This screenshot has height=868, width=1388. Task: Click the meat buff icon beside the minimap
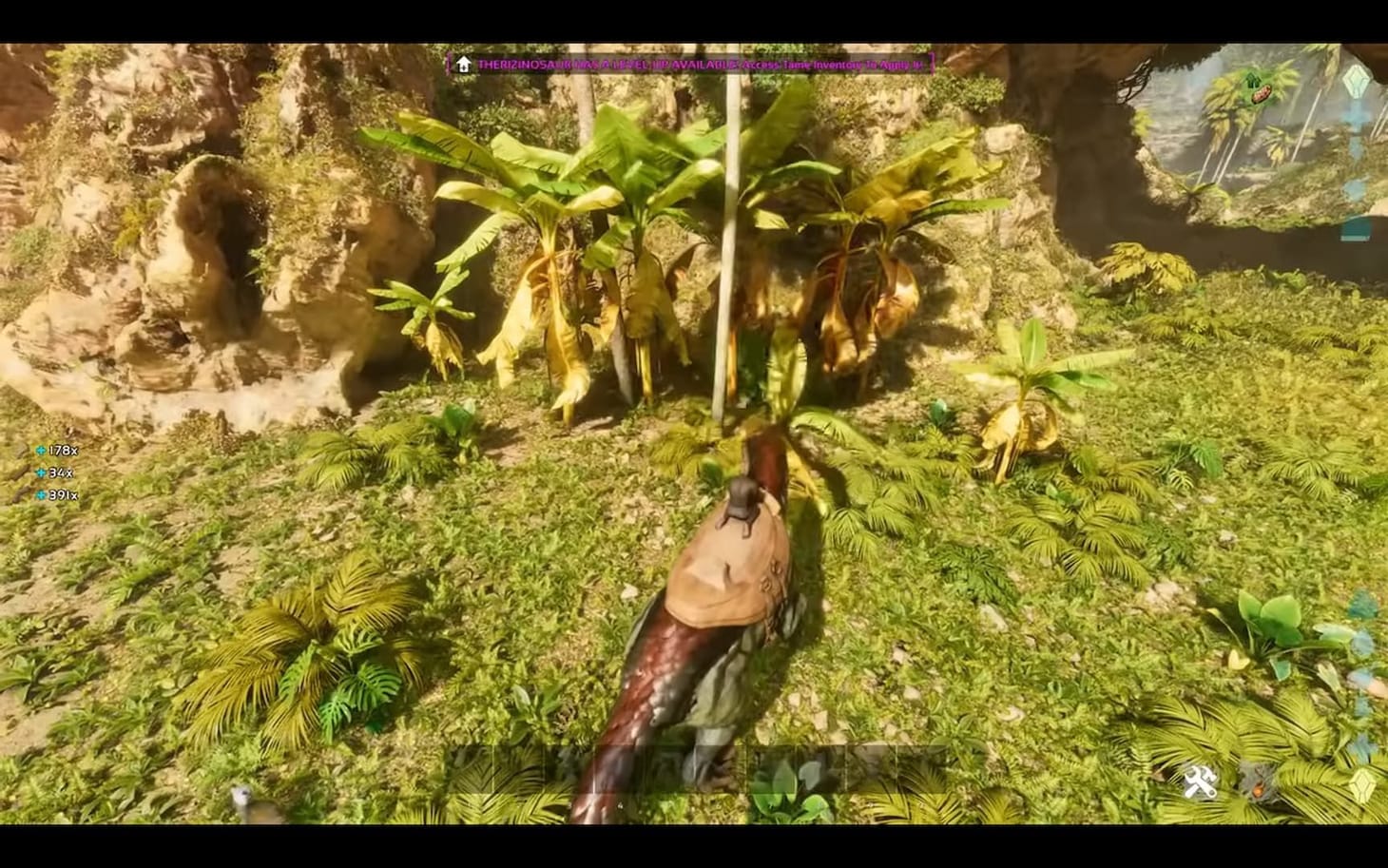point(1262,93)
